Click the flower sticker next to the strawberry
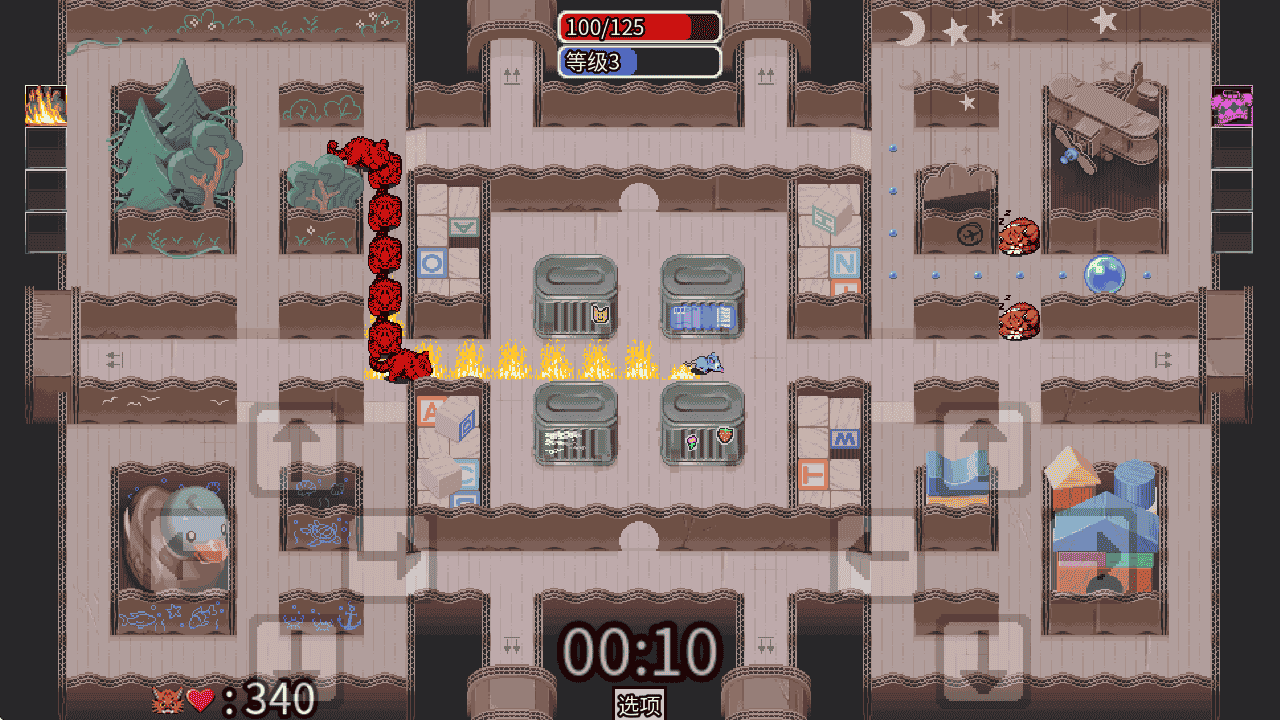The height and width of the screenshot is (720, 1280). [x=691, y=441]
